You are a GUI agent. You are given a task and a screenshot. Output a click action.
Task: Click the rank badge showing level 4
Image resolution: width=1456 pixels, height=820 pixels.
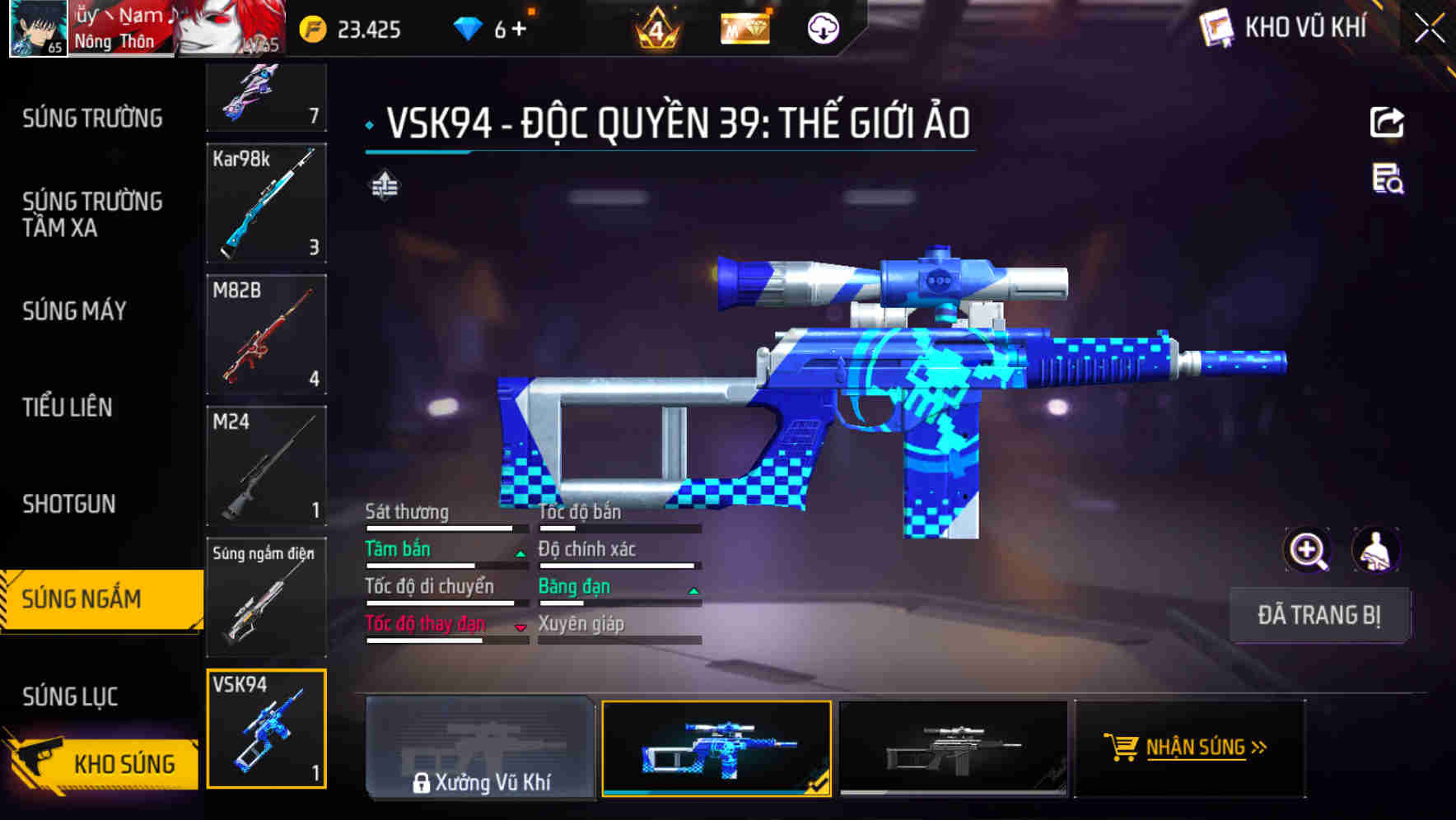655,27
